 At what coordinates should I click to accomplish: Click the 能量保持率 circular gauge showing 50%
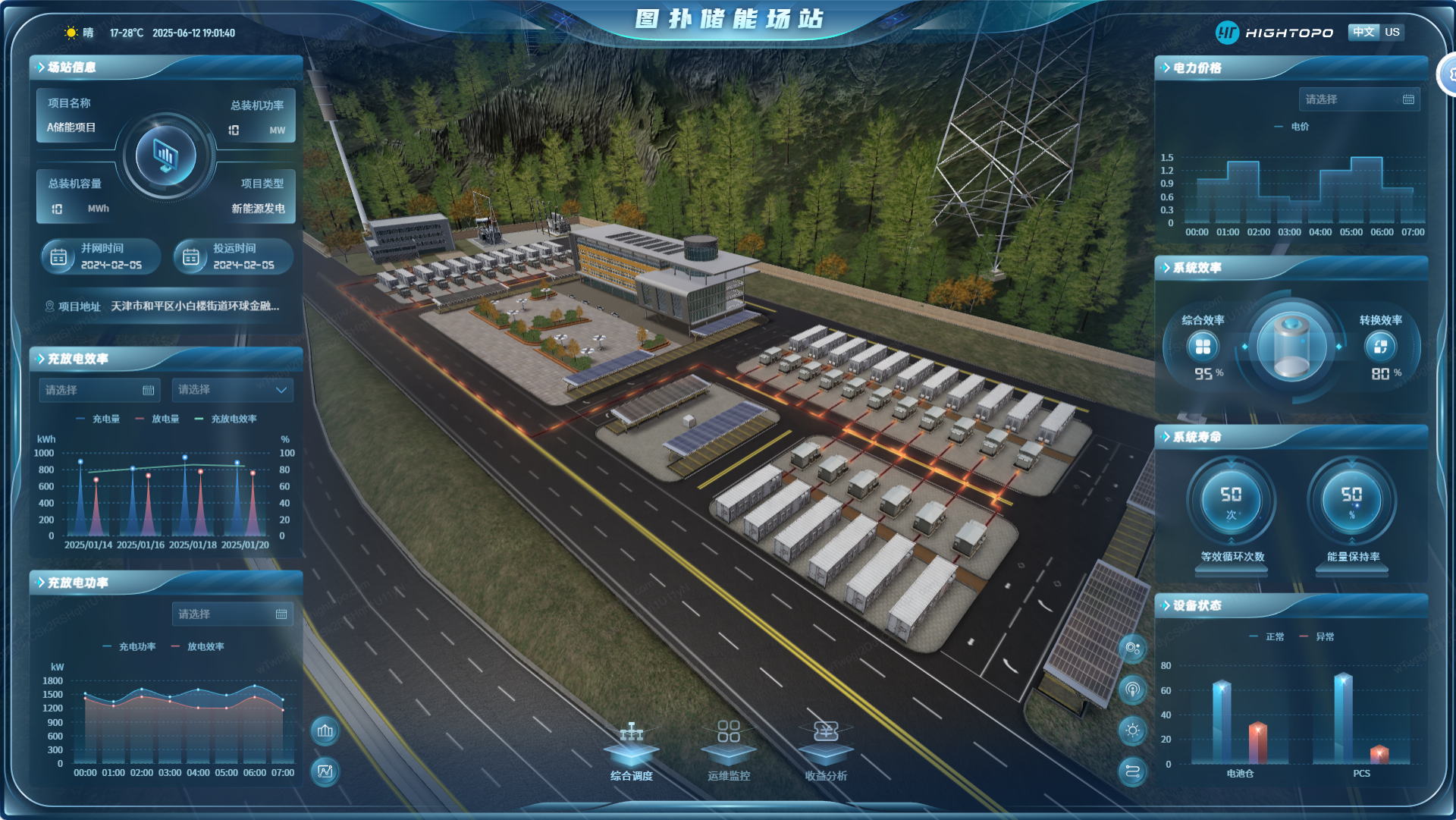tap(1351, 501)
